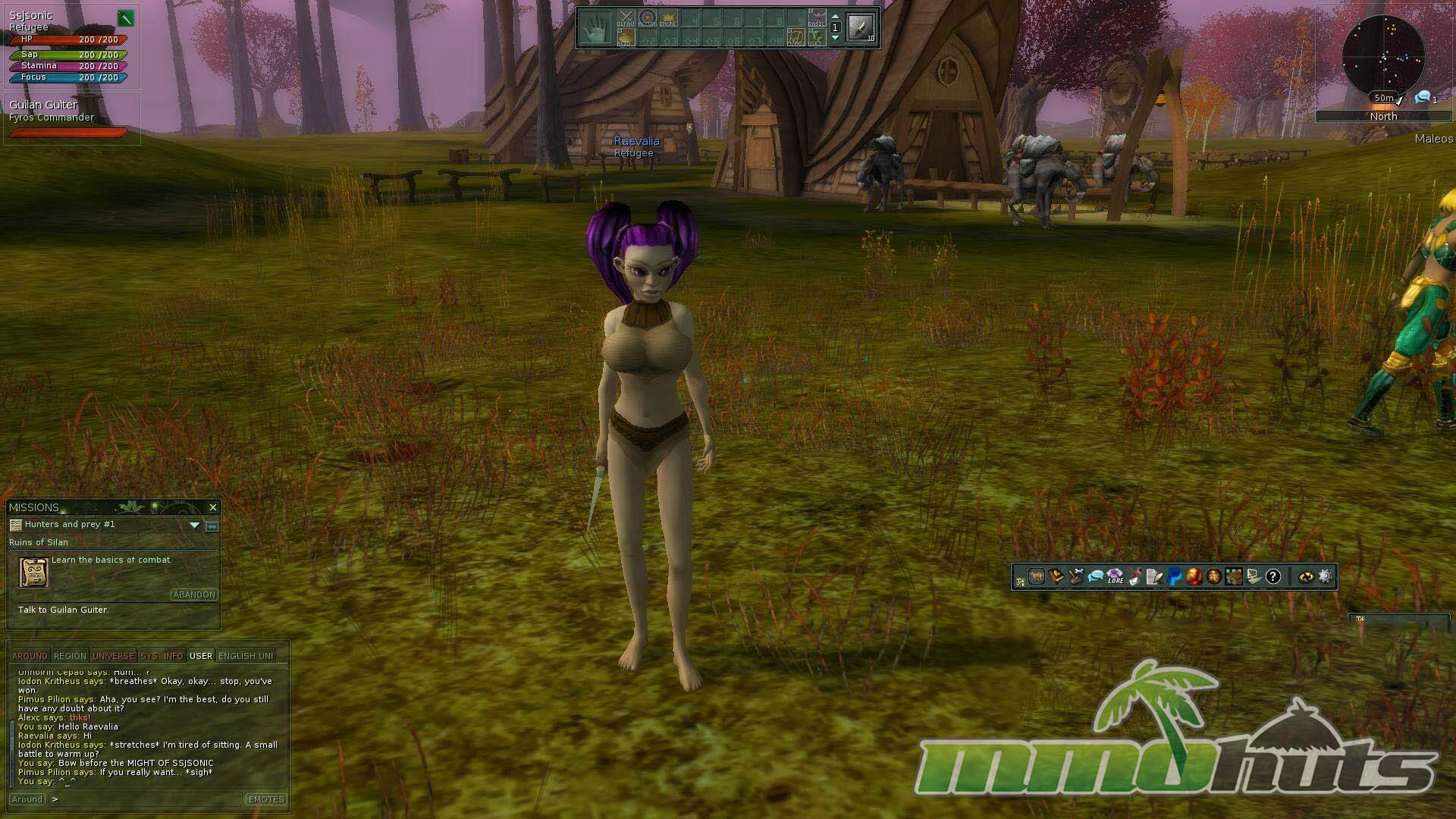Viewport: 1456px width, 819px height.
Task: Use the Accurate attack hotbar action
Action: pyautogui.click(x=647, y=19)
